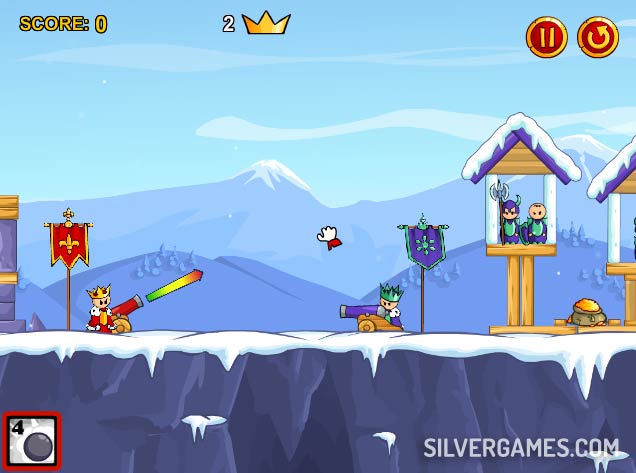Image resolution: width=636 pixels, height=473 pixels.
Task: Restart the level with the circular arrow button
Action: 597,37
